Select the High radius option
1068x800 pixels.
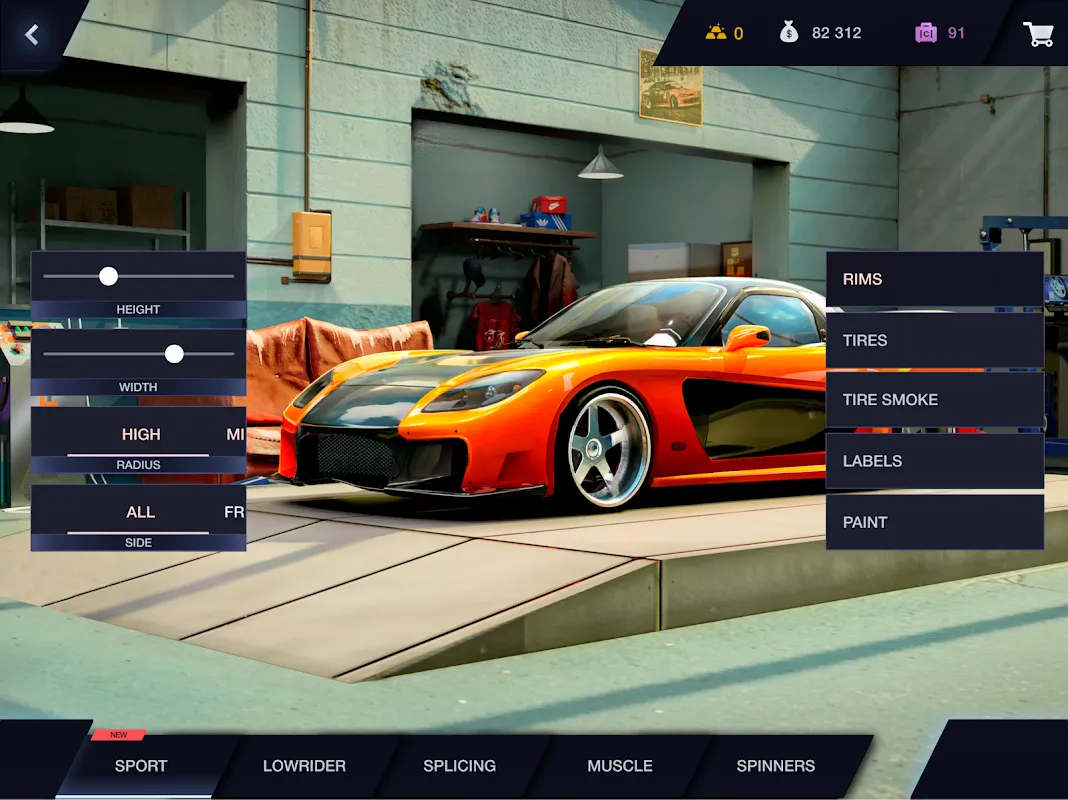(141, 434)
